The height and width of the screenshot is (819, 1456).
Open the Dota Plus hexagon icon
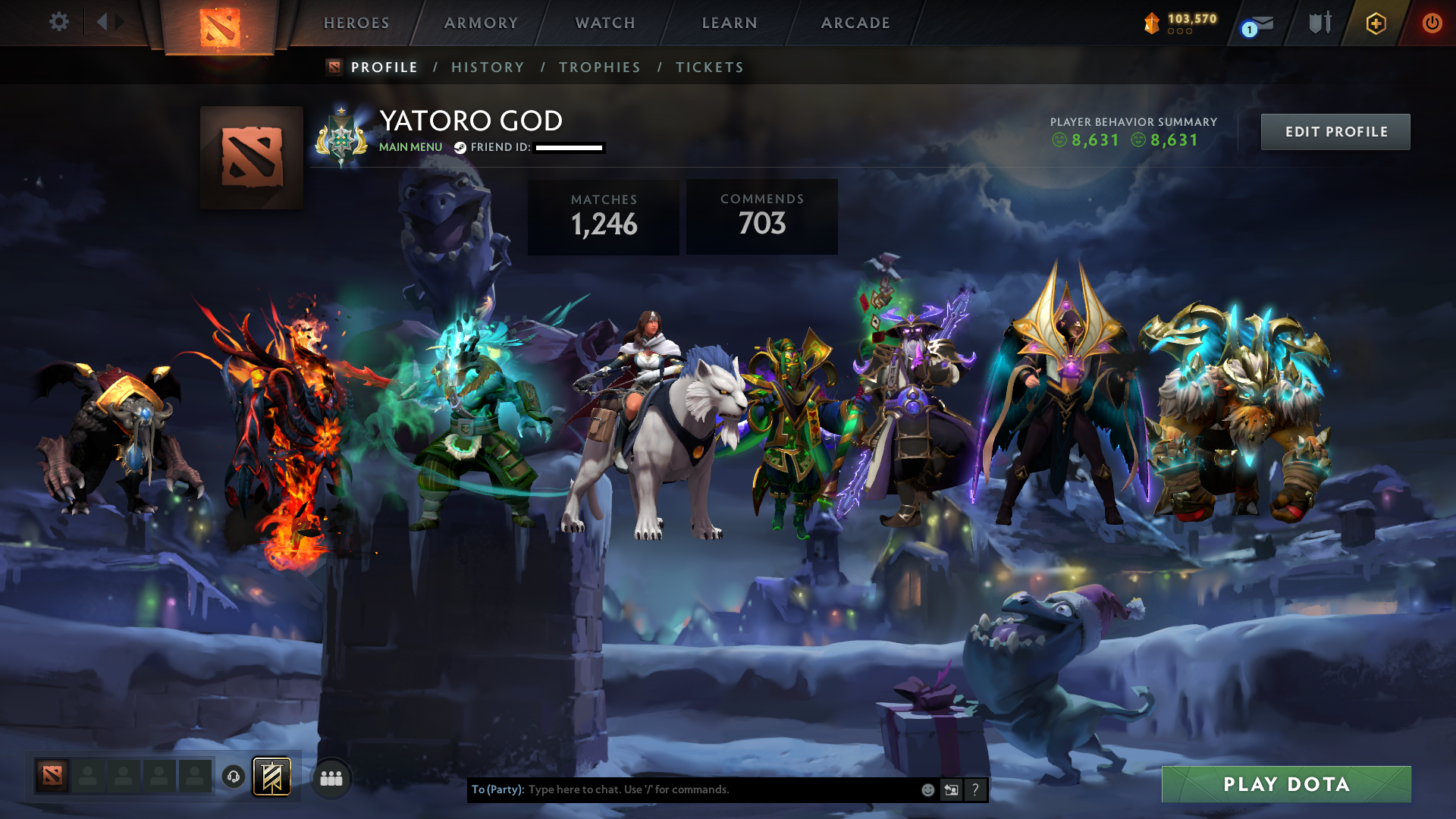coord(1376,23)
